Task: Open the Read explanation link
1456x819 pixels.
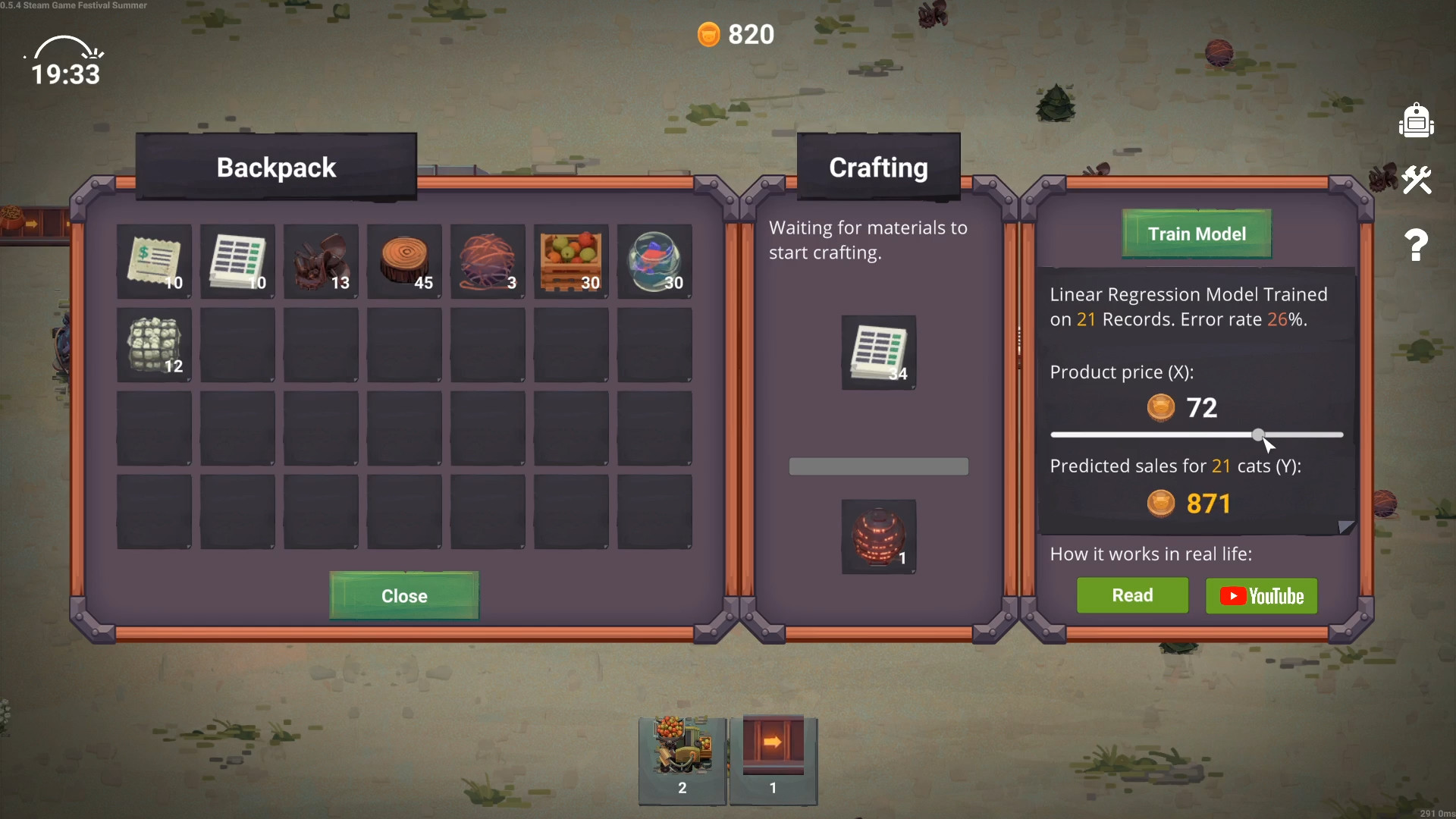Action: [1132, 595]
